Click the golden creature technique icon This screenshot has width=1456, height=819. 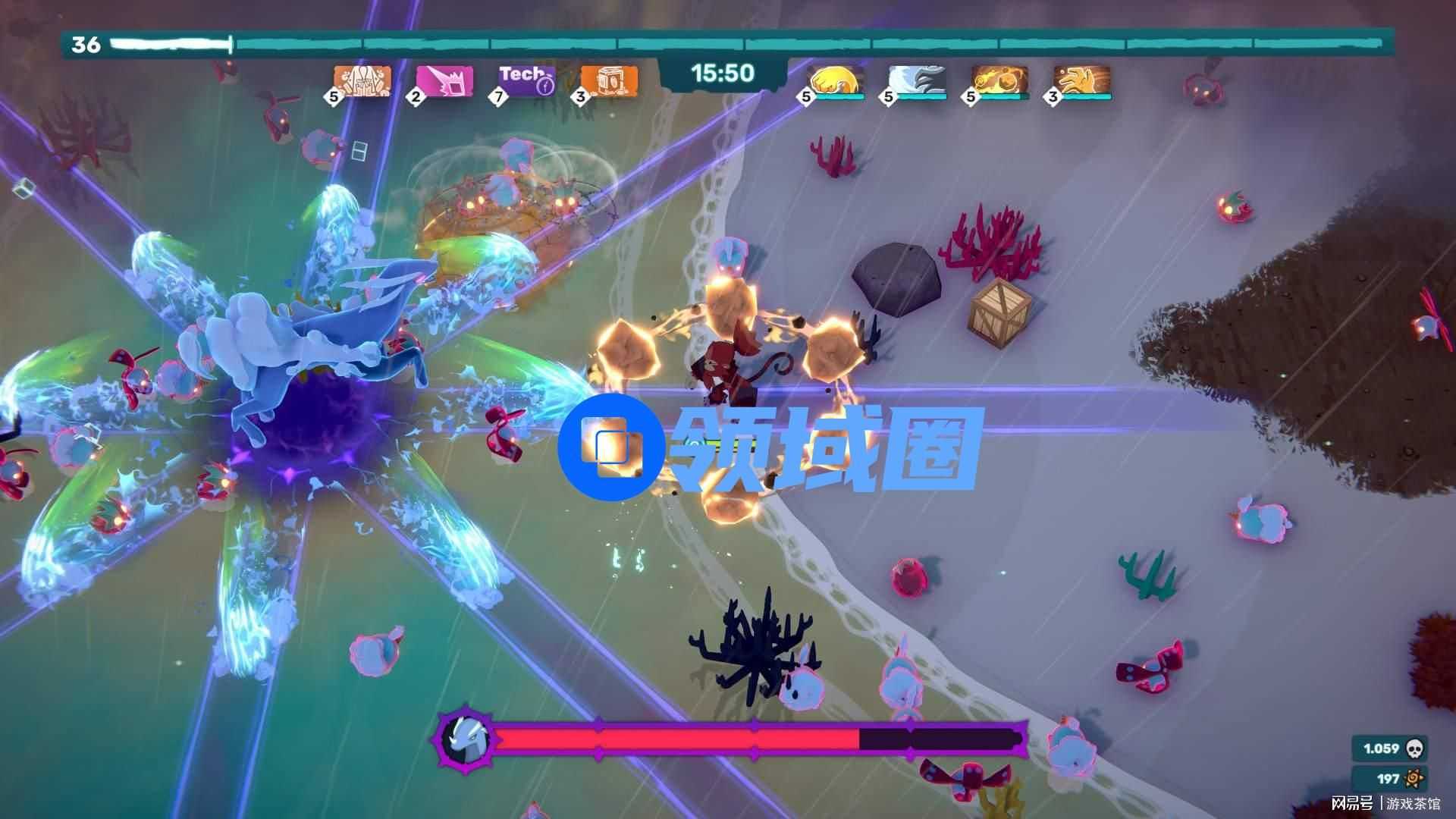(x=1082, y=80)
